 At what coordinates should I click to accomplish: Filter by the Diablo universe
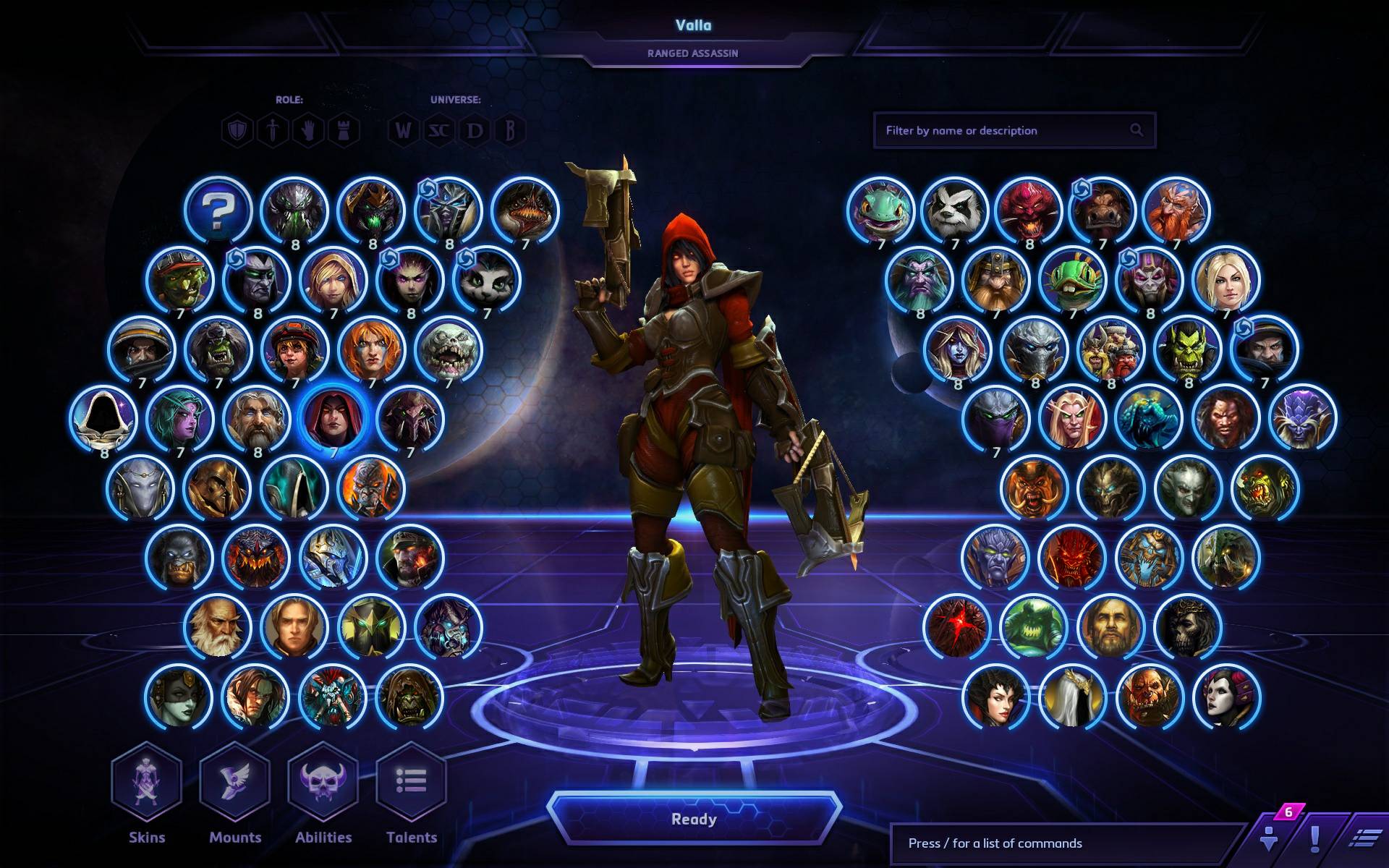[x=475, y=131]
